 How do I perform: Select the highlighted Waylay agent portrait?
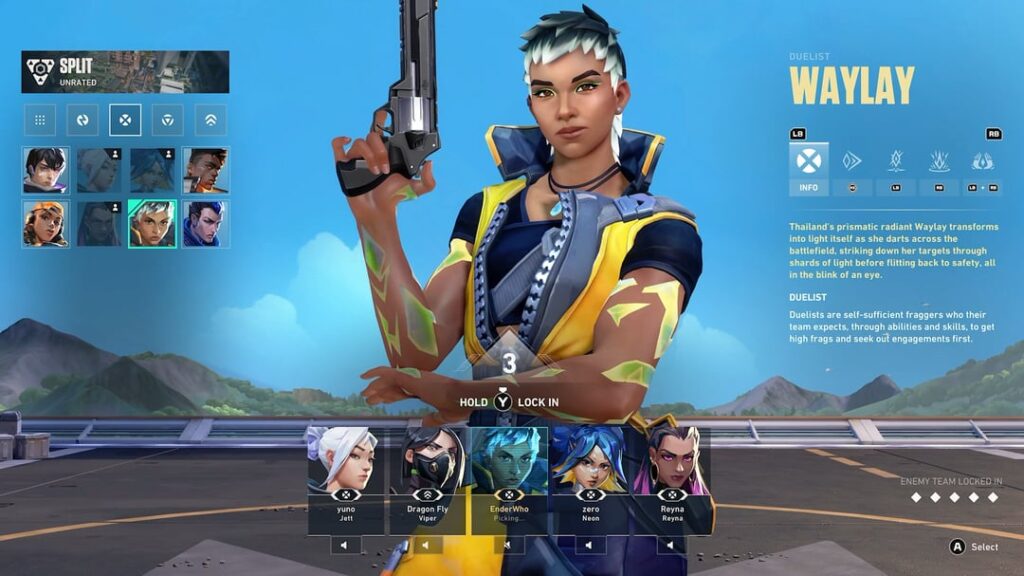[152, 224]
